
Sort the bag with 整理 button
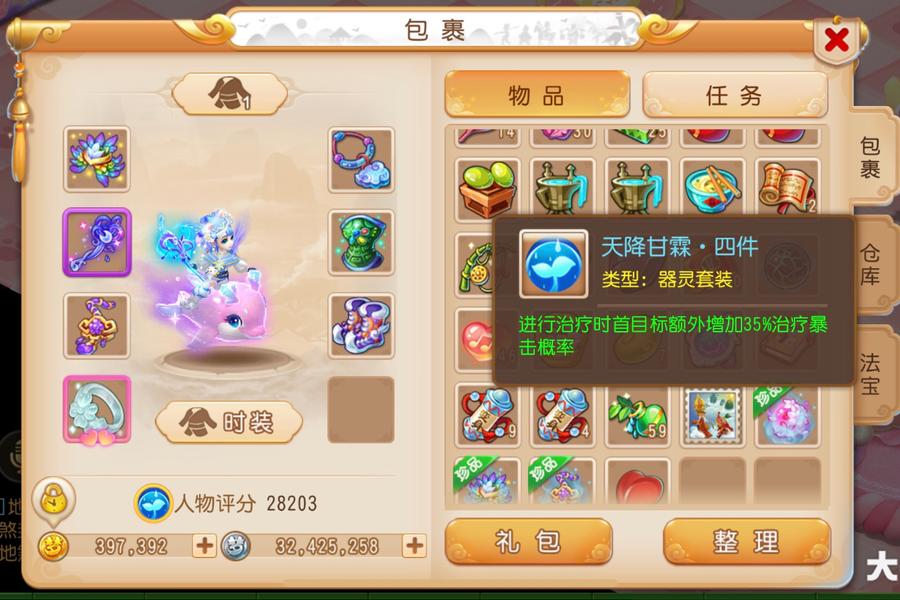[x=746, y=542]
